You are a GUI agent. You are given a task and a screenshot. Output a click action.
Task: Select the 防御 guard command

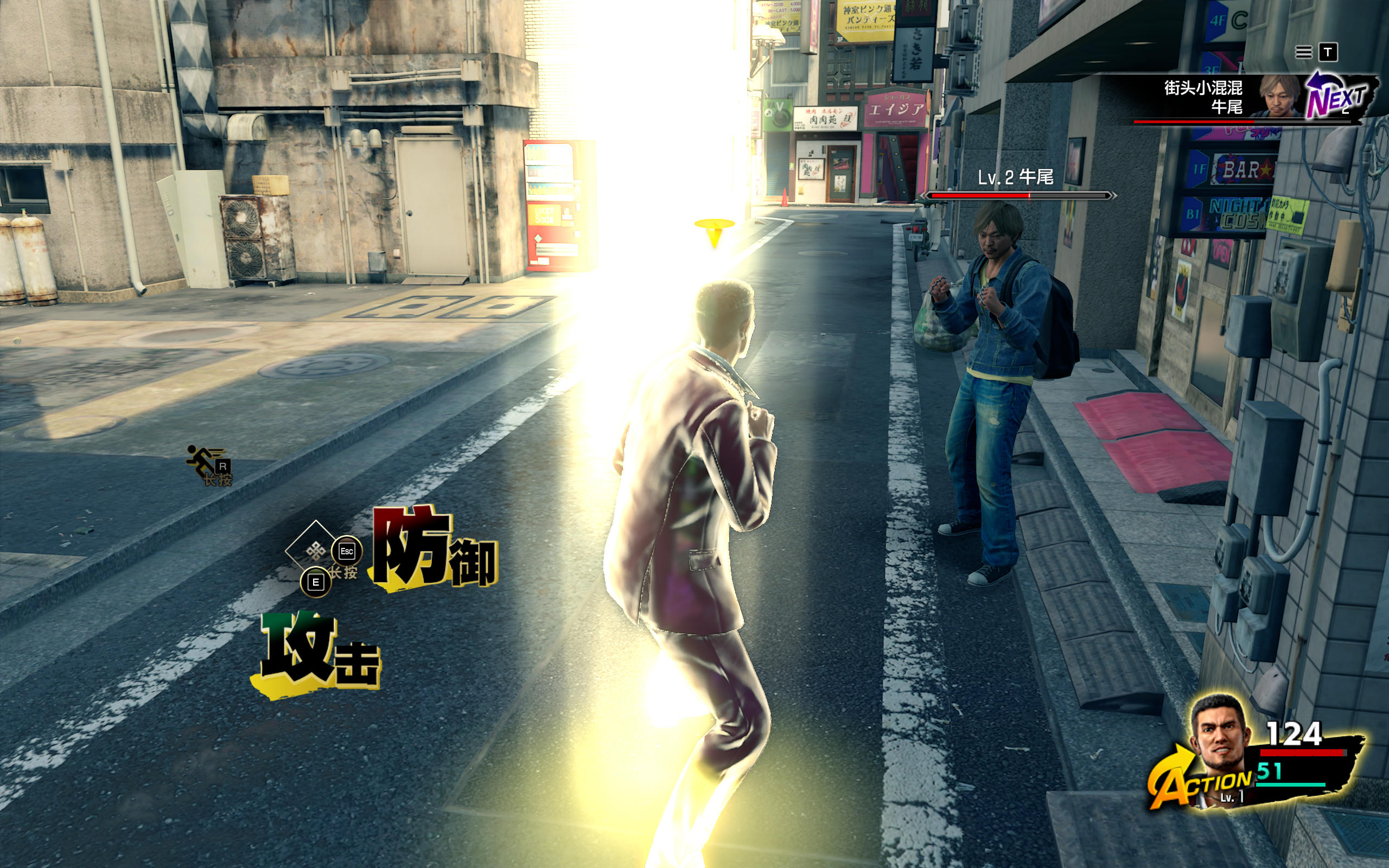click(434, 550)
